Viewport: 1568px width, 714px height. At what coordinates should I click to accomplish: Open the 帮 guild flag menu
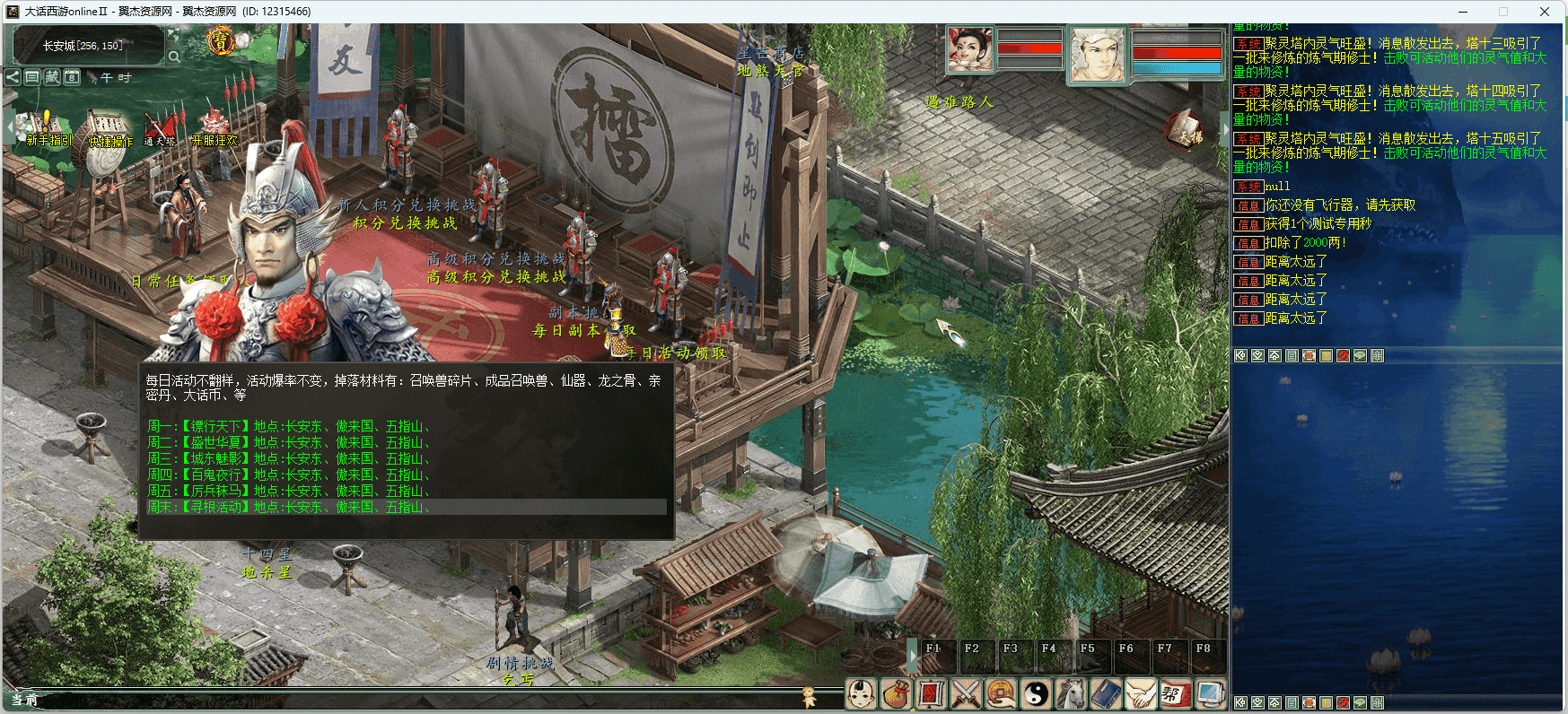coord(1174,693)
